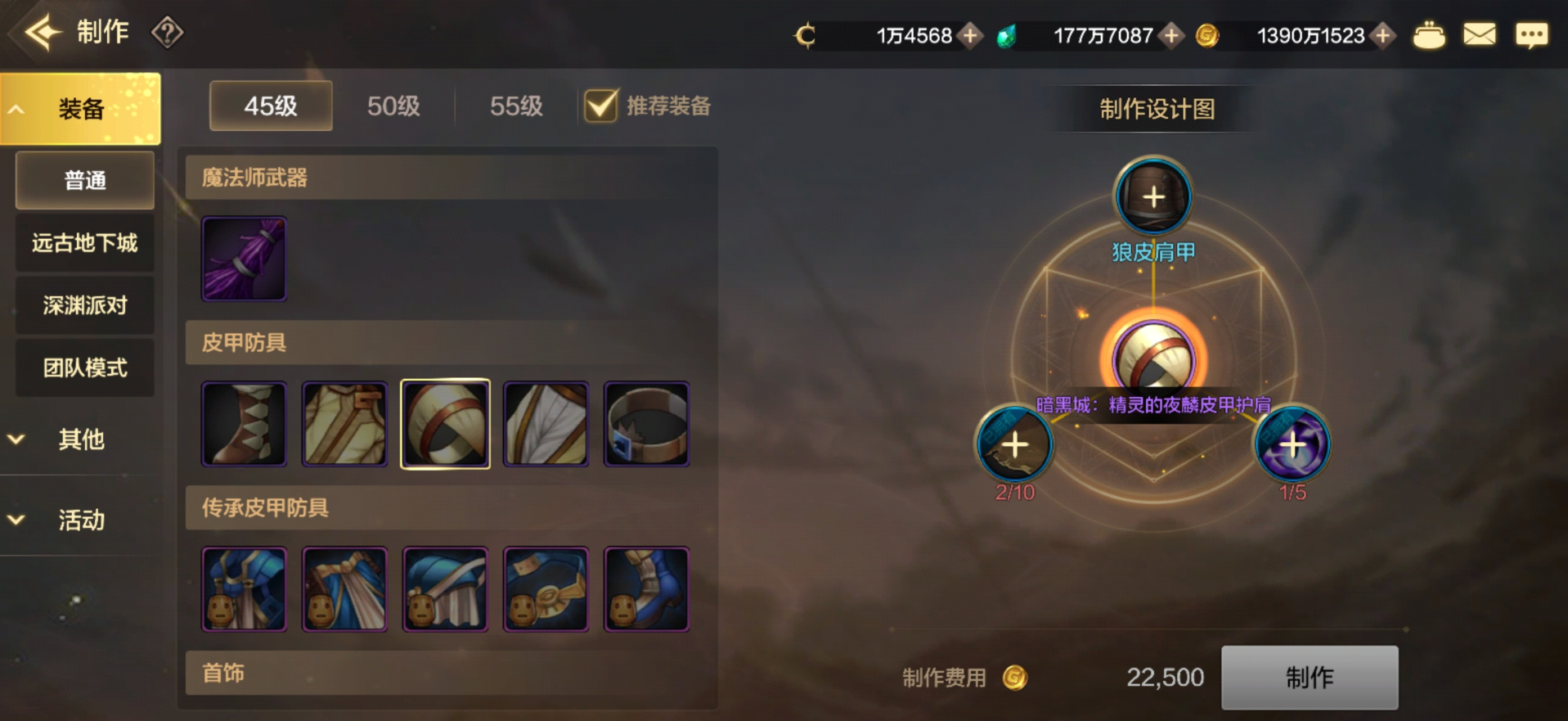
Task: Select the purple mage weapon item
Action: coord(244,259)
